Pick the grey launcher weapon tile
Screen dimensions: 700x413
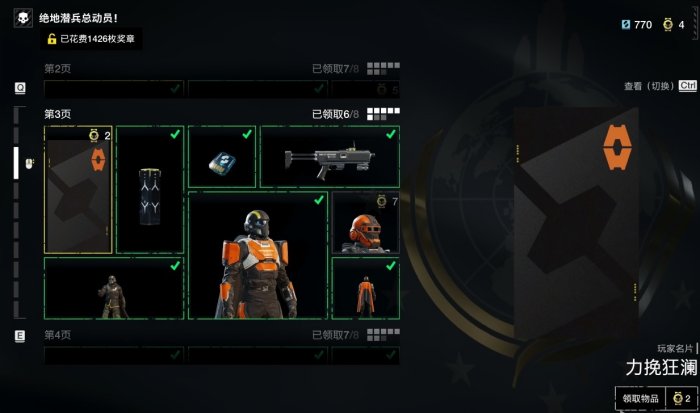(329, 157)
